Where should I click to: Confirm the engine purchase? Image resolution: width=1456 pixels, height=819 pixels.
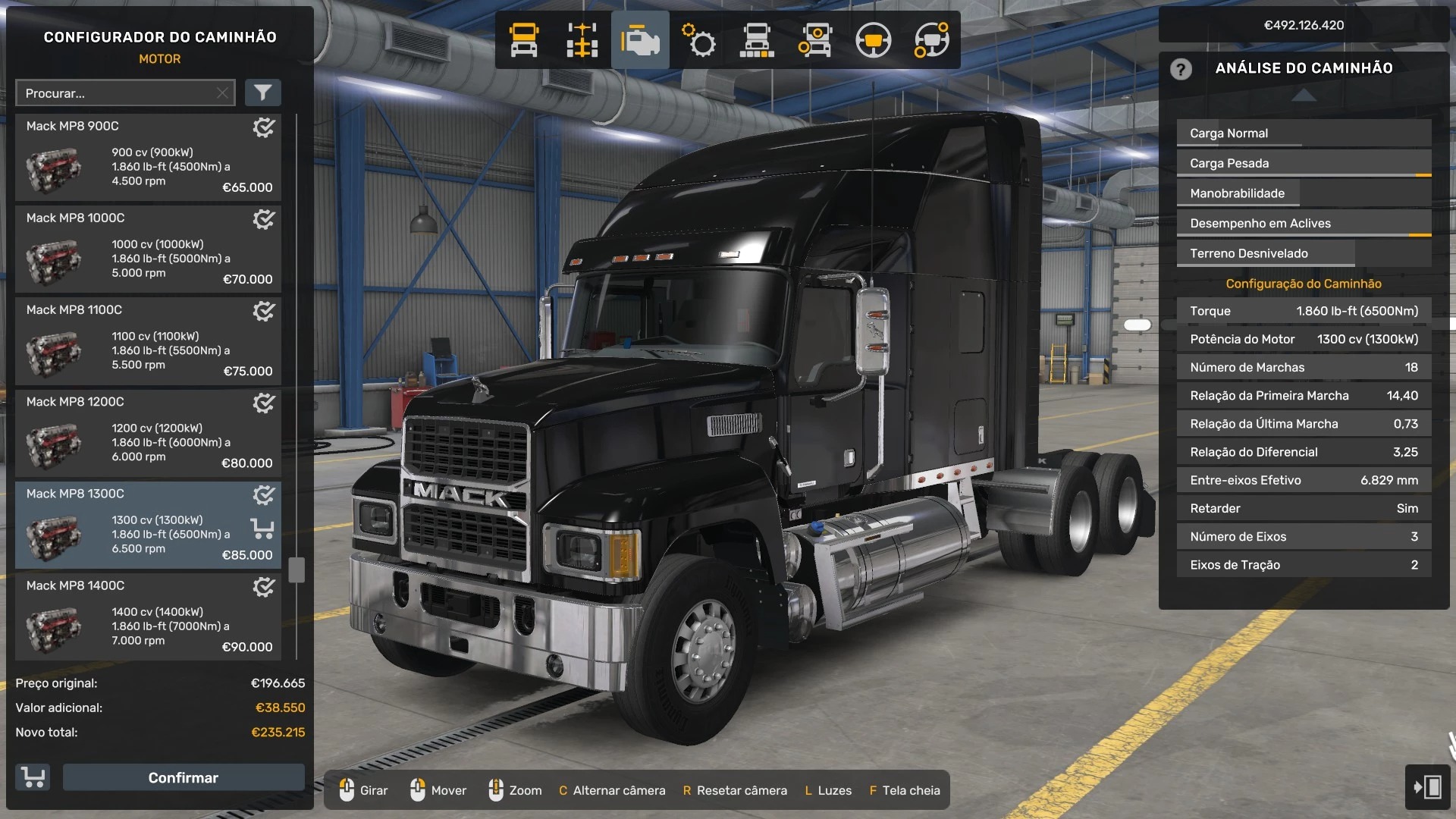183,778
